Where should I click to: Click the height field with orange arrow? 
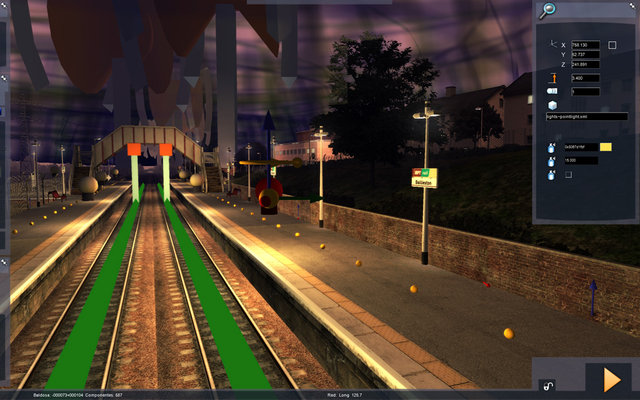tap(584, 78)
